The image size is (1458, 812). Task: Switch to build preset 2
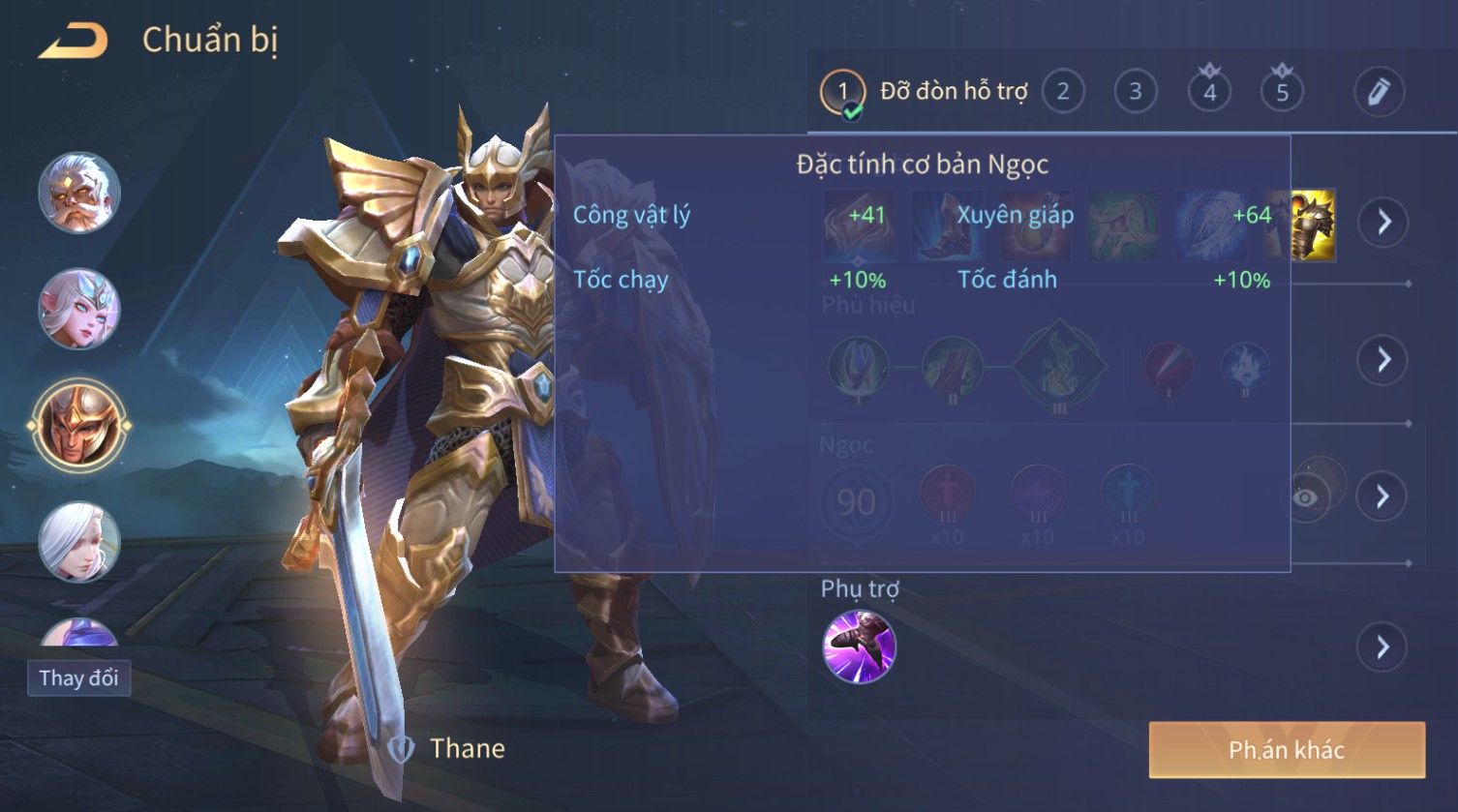[x=1062, y=93]
